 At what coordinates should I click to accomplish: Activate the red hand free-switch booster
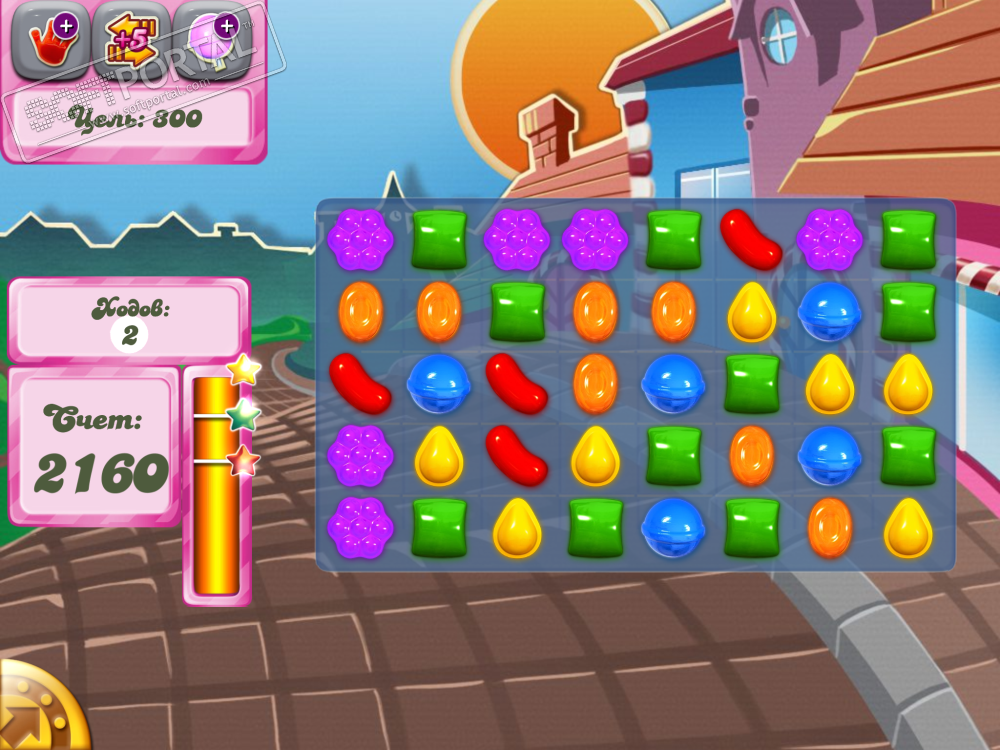49,41
